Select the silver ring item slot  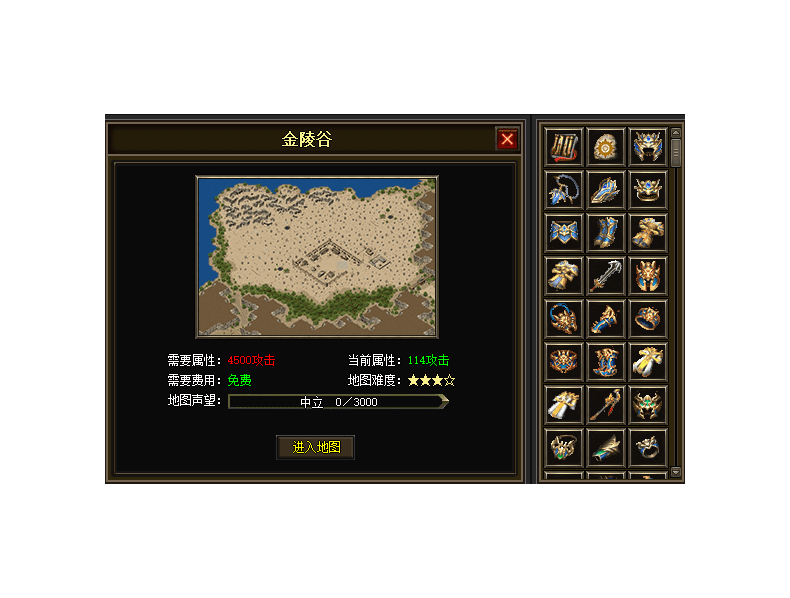tap(648, 447)
